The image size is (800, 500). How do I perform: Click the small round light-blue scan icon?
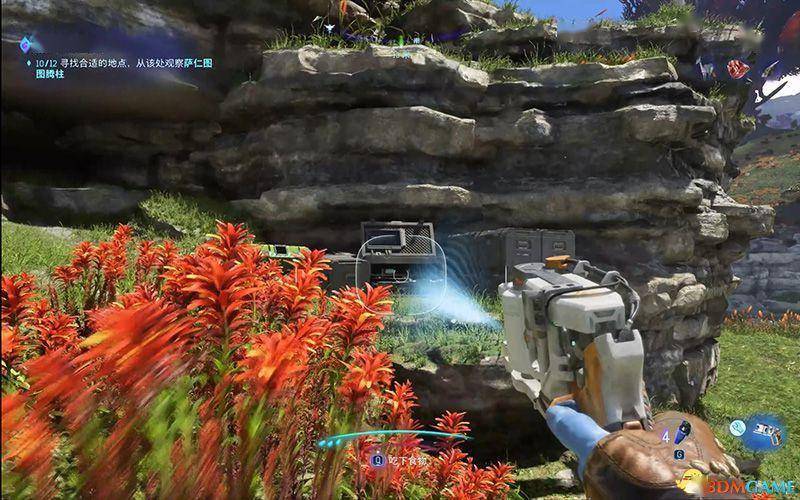tap(736, 427)
